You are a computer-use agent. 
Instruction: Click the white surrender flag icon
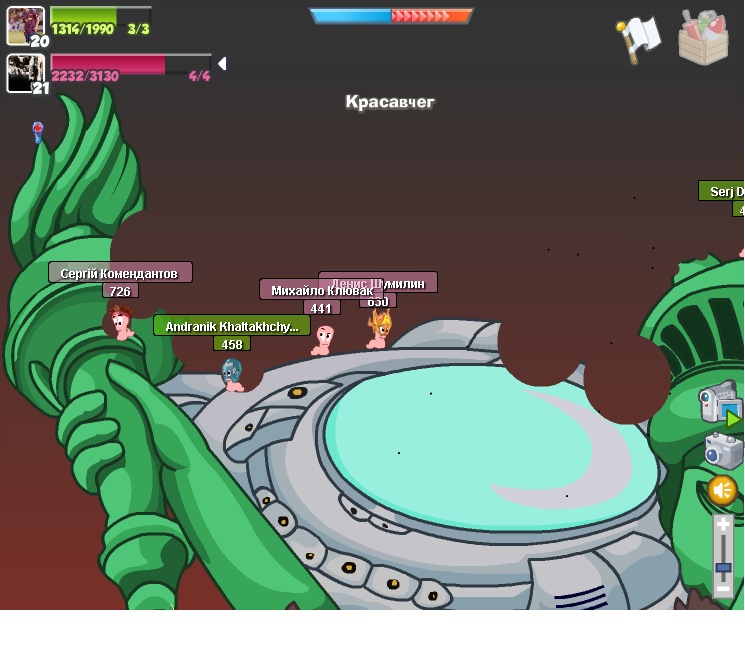639,39
